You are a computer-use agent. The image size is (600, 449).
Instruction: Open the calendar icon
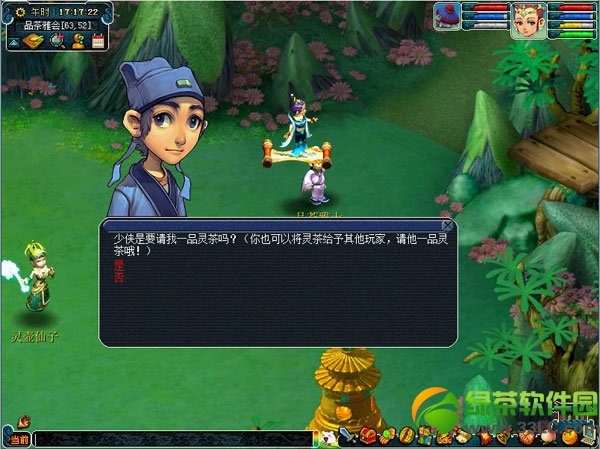coord(98,41)
